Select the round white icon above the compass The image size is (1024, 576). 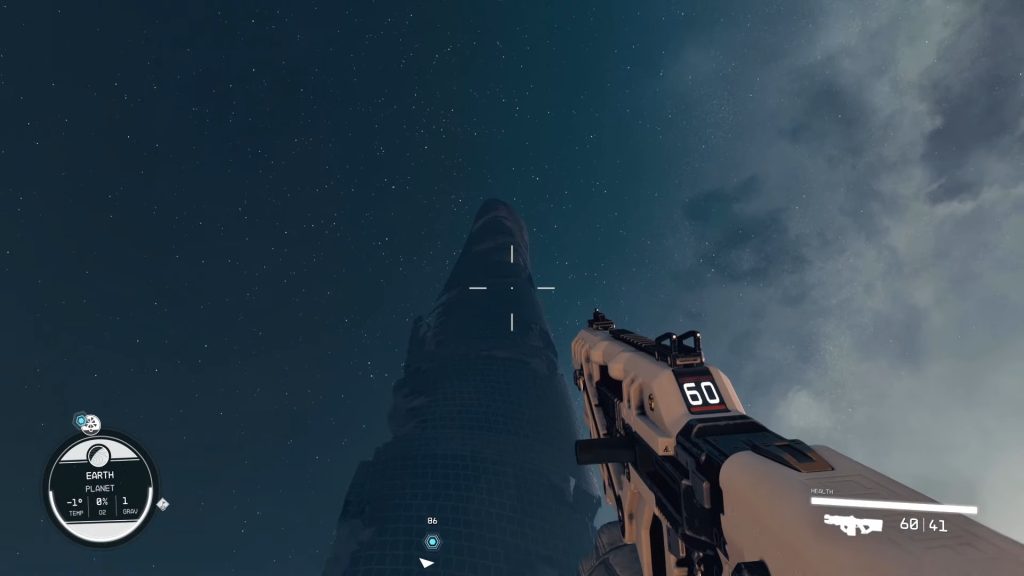click(x=91, y=424)
